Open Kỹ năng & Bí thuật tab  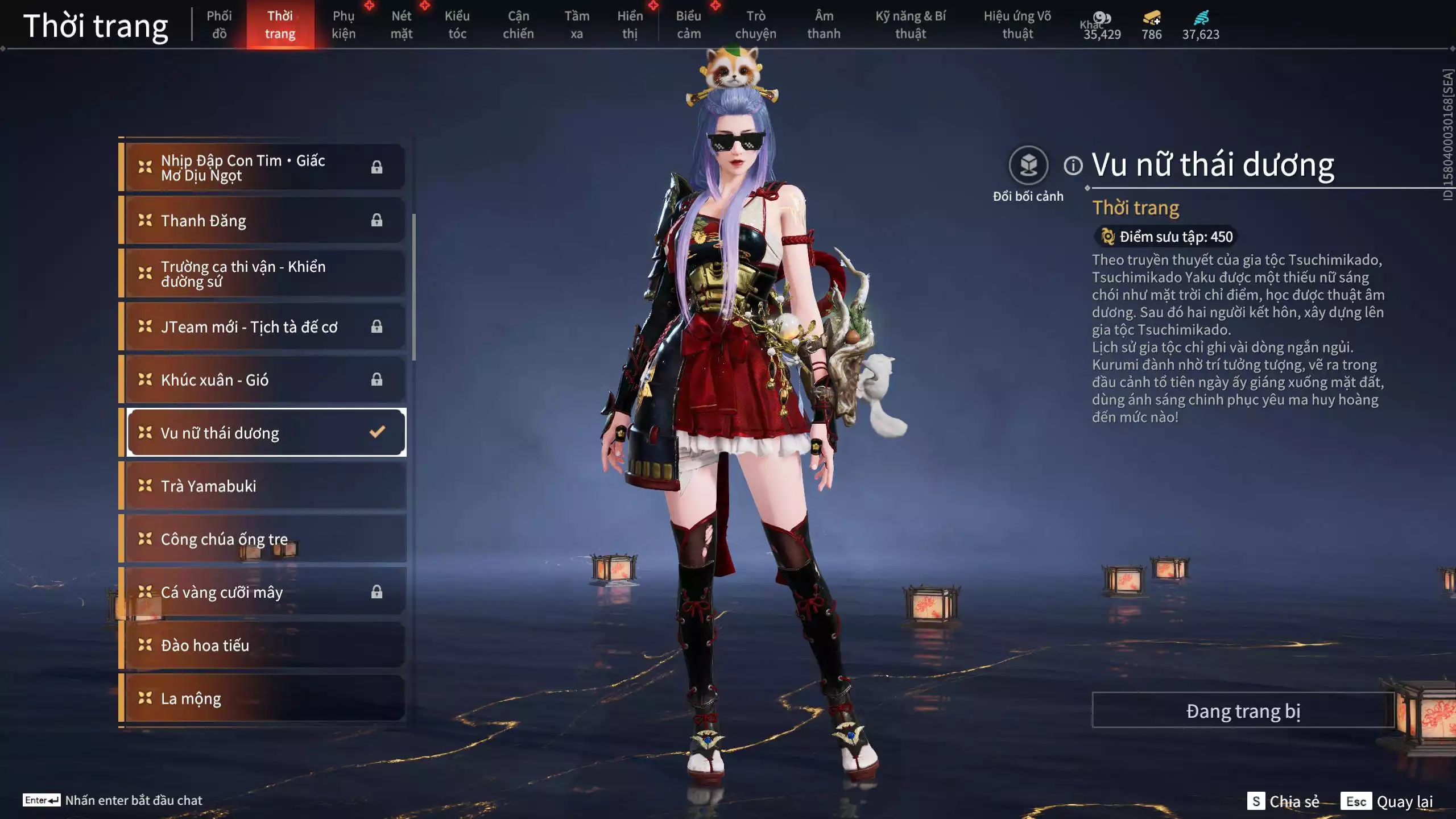coord(911,24)
